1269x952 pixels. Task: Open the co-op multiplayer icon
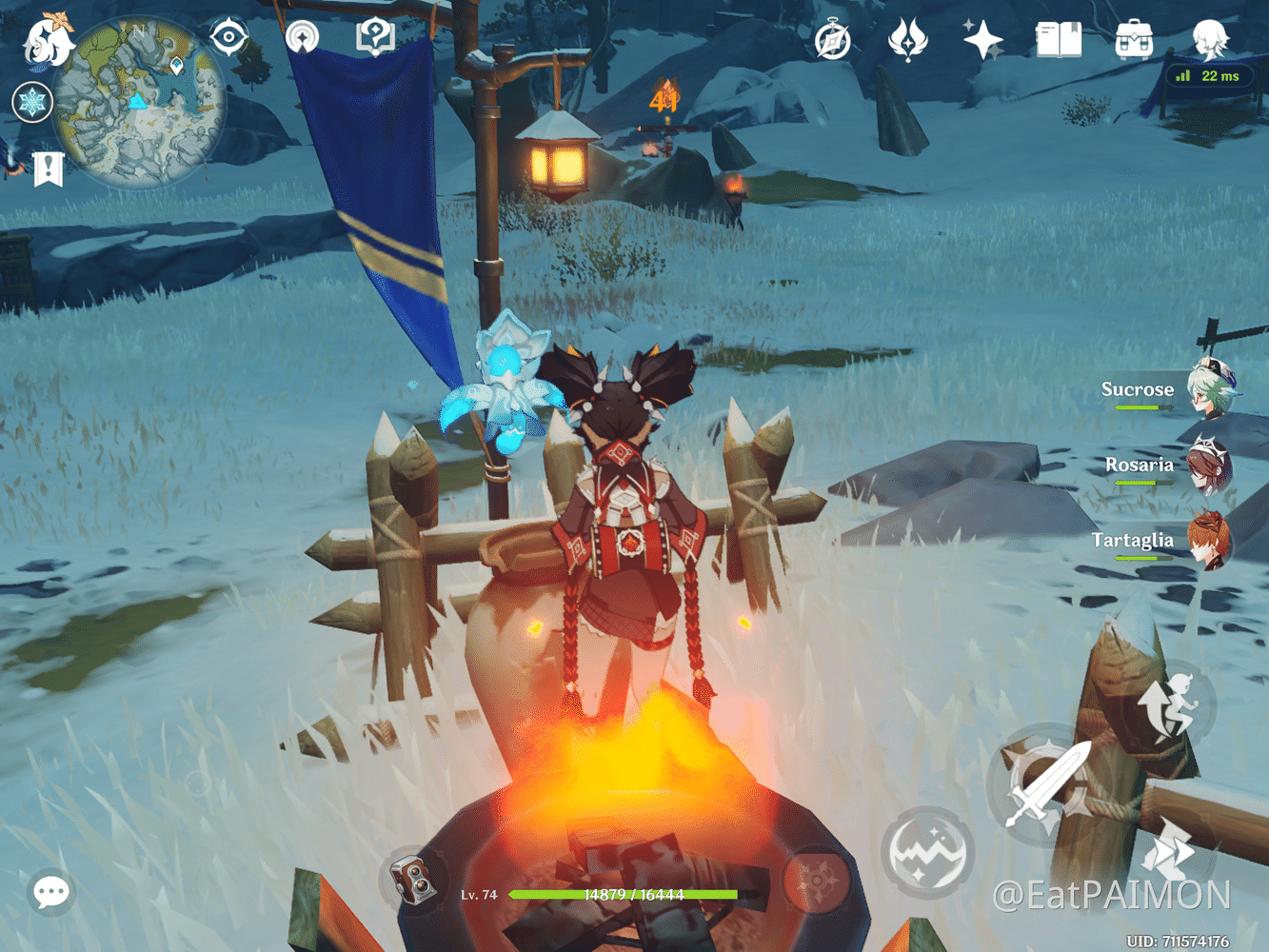(302, 38)
